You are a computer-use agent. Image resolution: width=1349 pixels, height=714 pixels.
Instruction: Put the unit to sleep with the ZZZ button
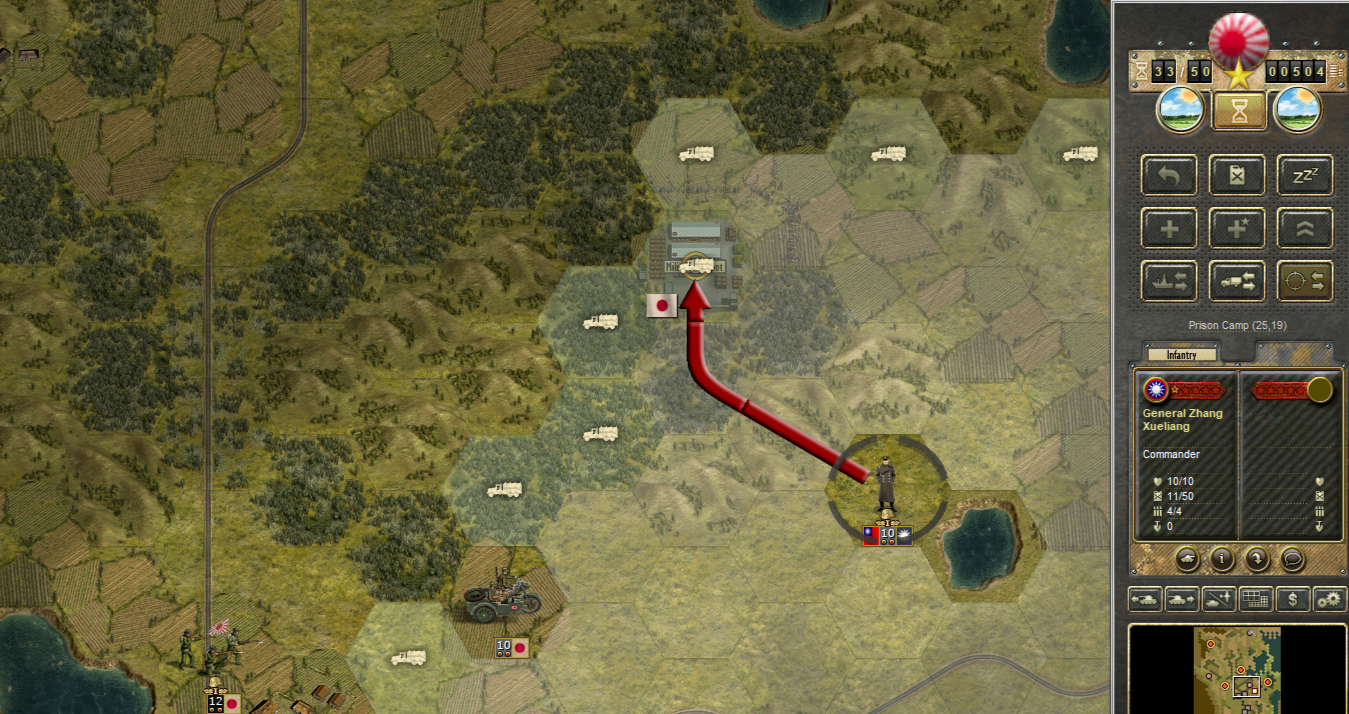(1305, 175)
